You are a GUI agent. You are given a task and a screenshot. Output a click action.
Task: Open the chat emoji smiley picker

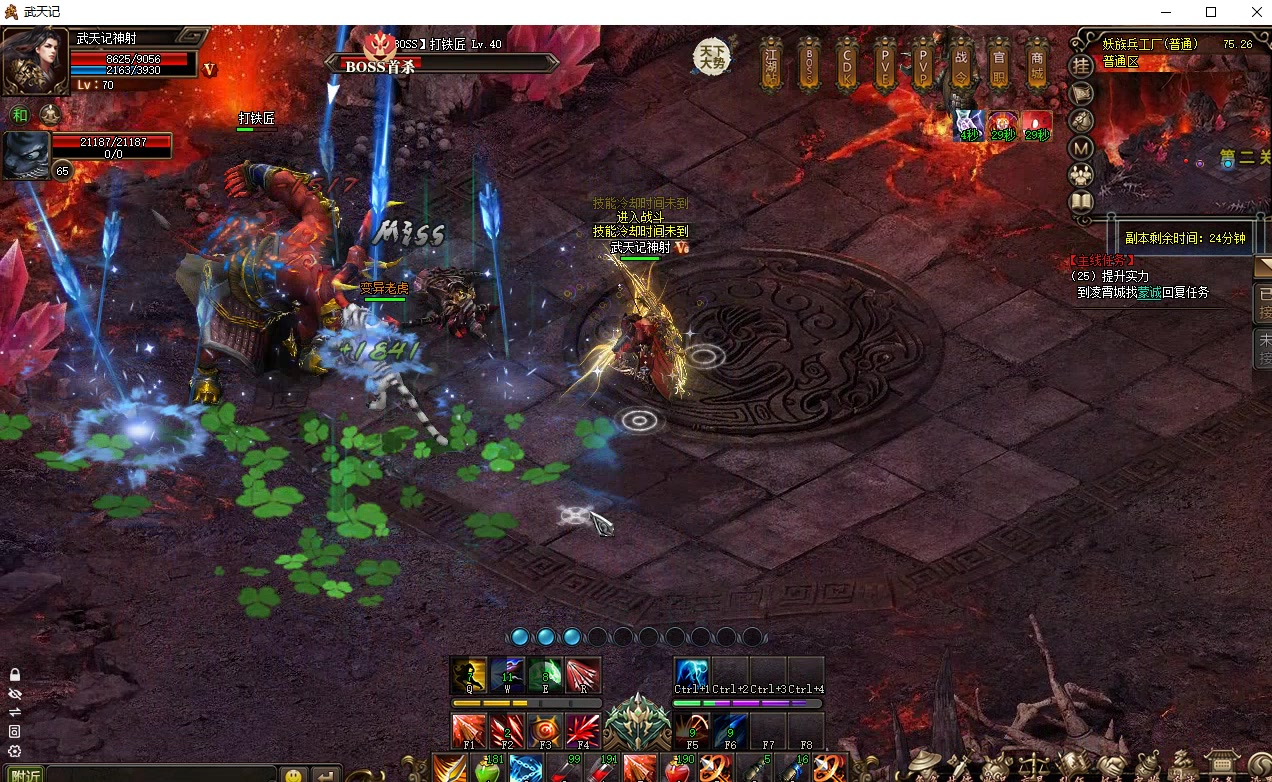point(293,775)
